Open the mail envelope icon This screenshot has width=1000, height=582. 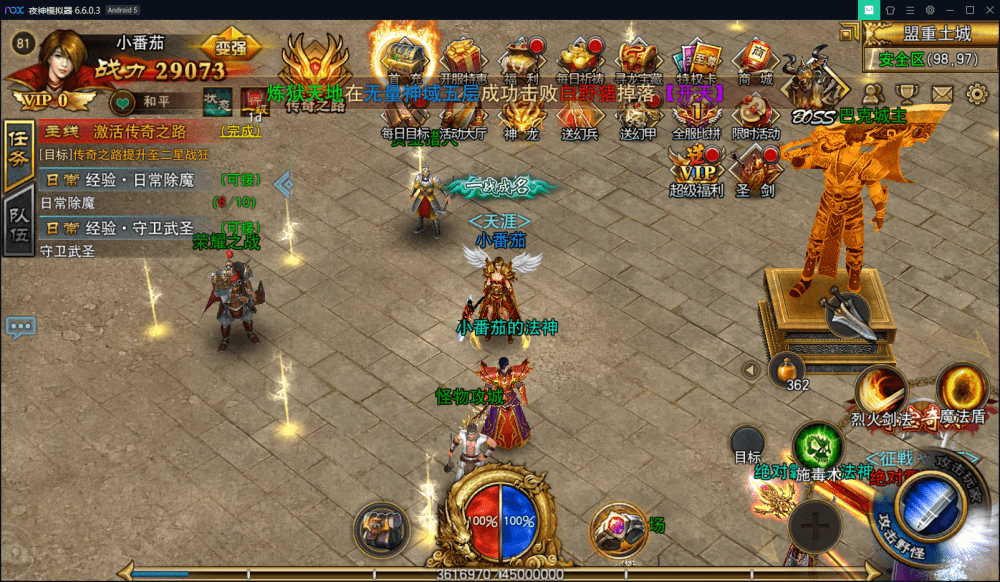(x=942, y=93)
